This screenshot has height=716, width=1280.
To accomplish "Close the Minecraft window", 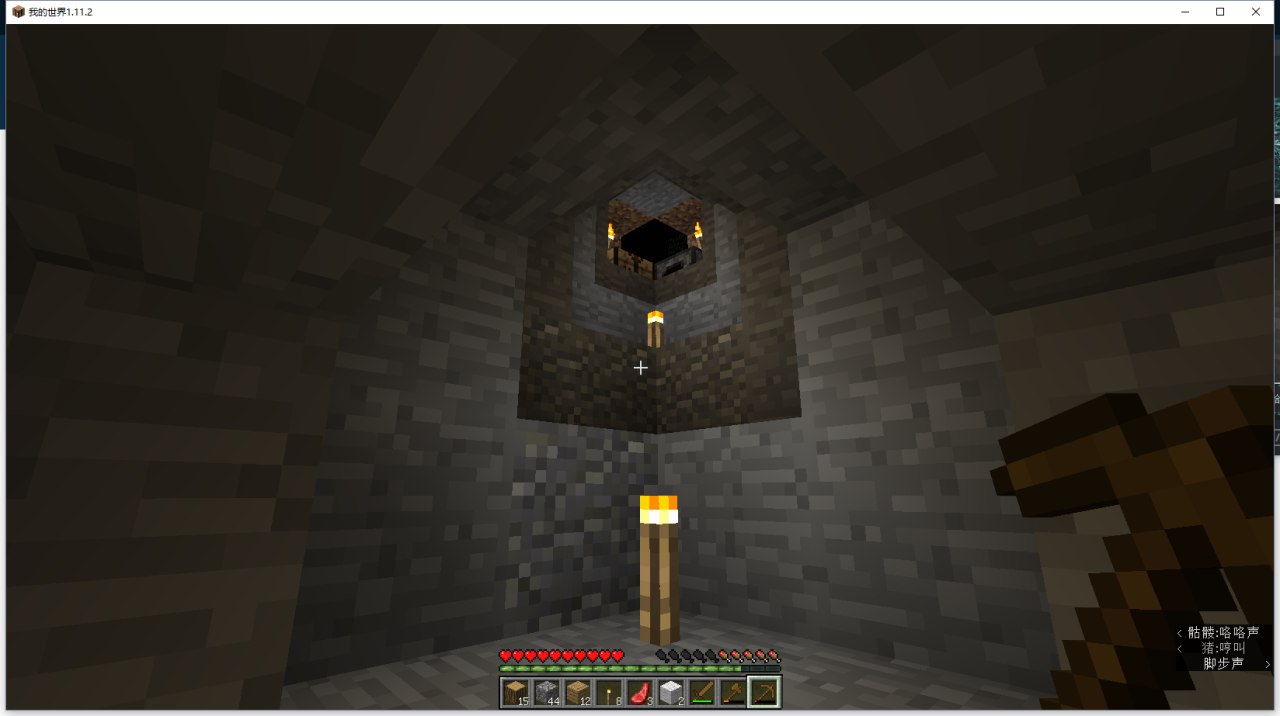I will pyautogui.click(x=1256, y=12).
